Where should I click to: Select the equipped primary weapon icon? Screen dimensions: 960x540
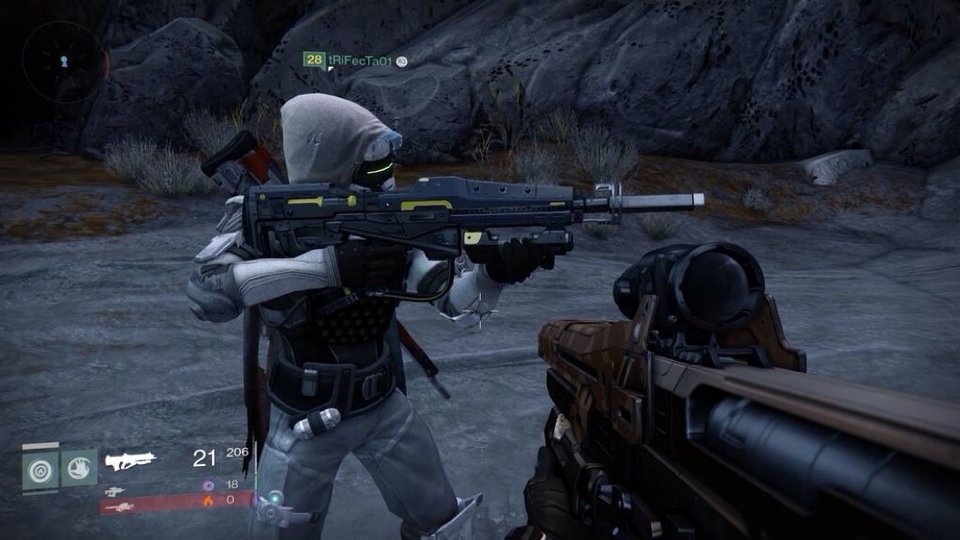[131, 461]
